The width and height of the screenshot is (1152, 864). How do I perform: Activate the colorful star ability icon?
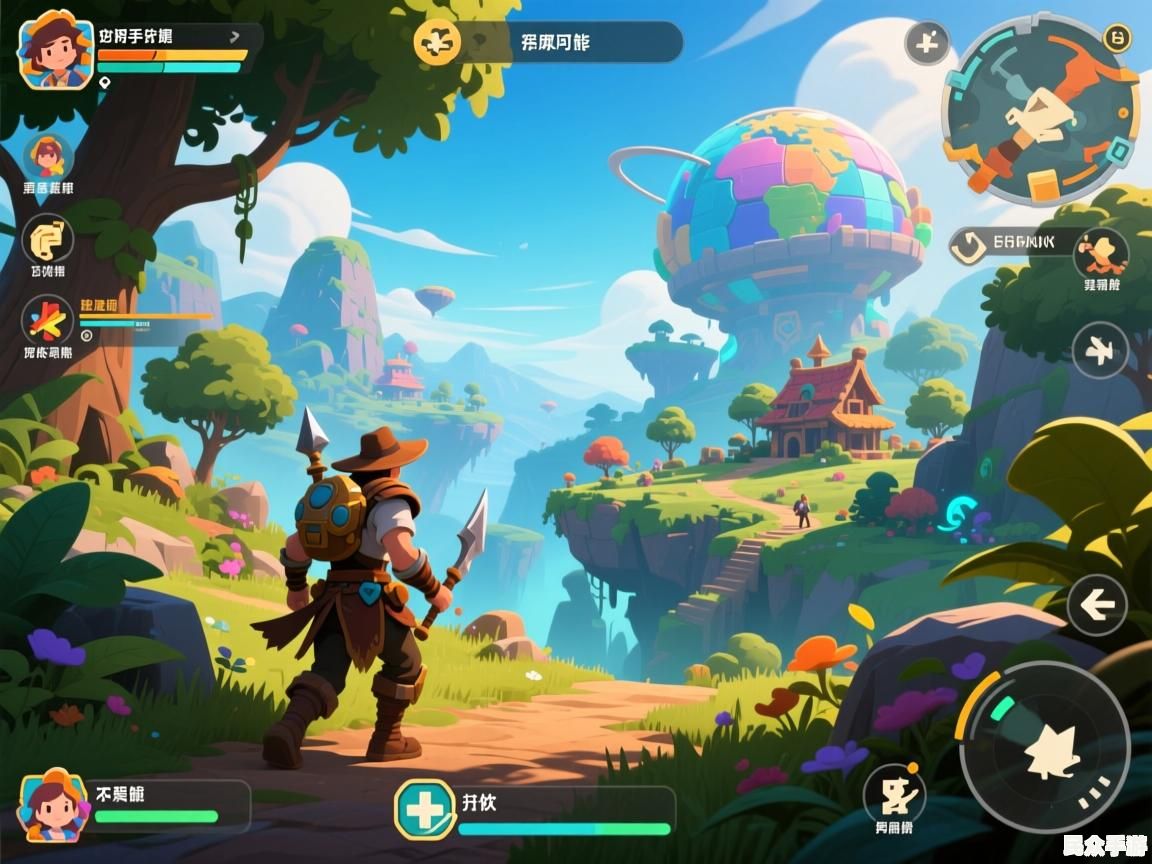coord(47,321)
